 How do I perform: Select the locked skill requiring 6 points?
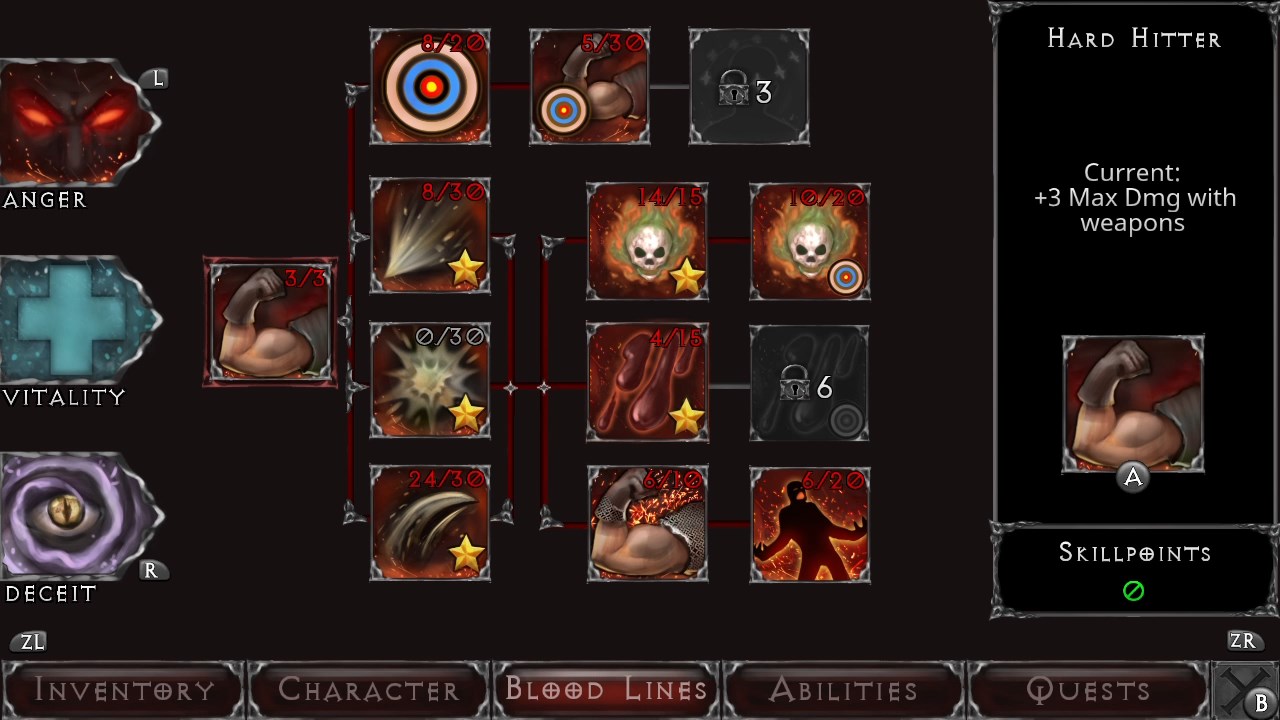[x=809, y=383]
